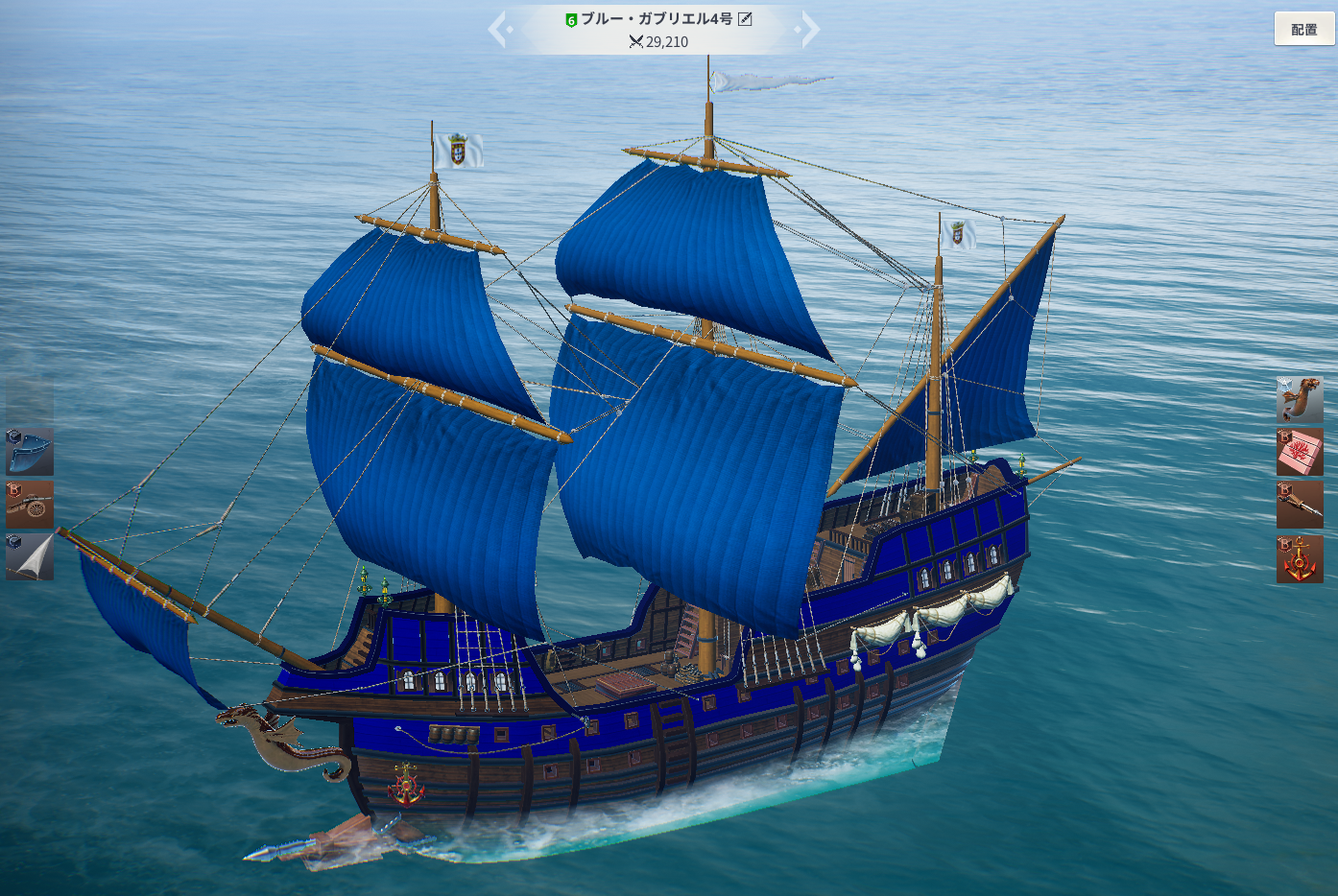Choose the red anchor emblem slot
This screenshot has width=1338, height=896.
[x=1300, y=559]
